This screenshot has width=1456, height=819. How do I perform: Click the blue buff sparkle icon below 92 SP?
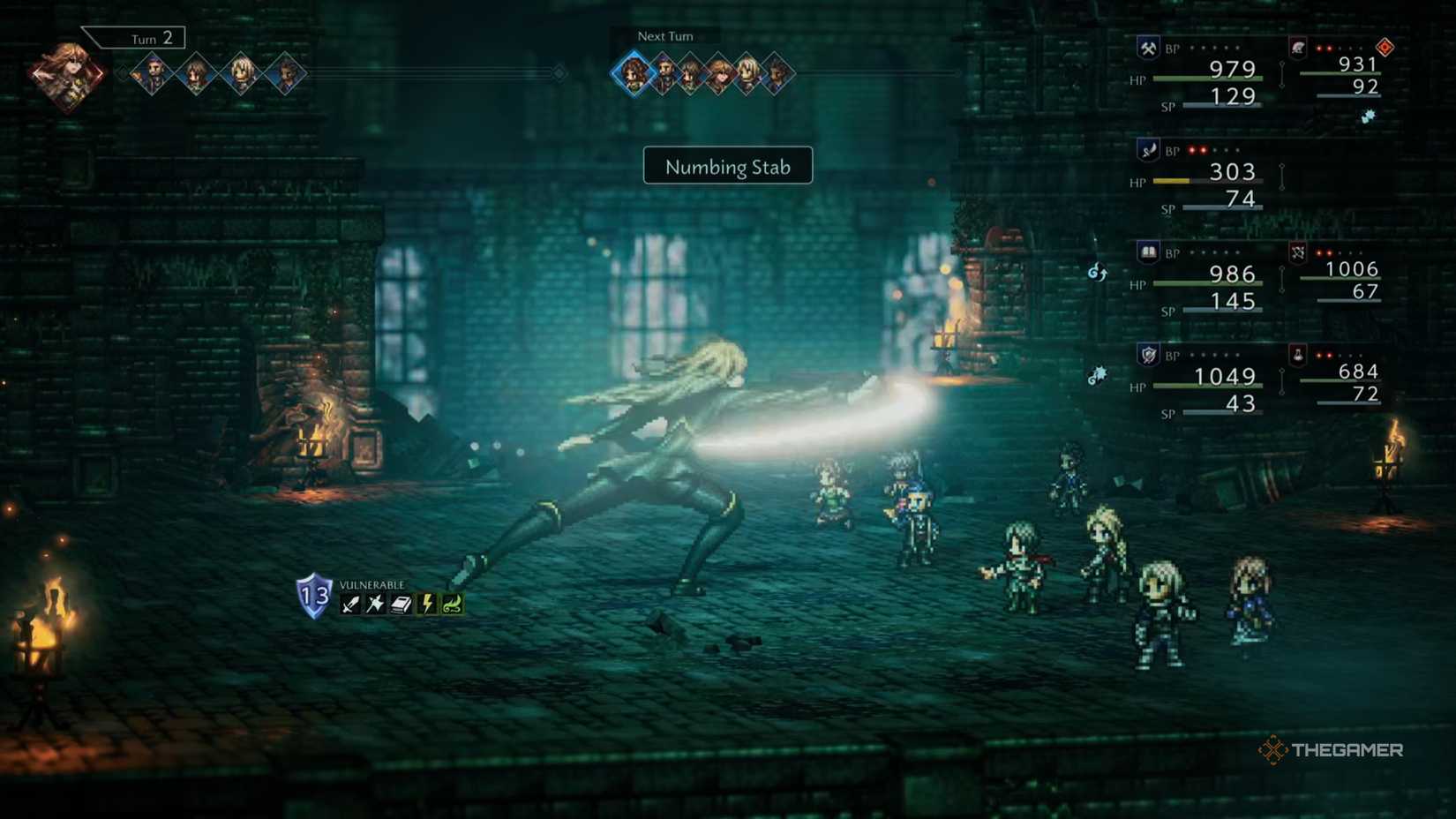tap(1368, 117)
